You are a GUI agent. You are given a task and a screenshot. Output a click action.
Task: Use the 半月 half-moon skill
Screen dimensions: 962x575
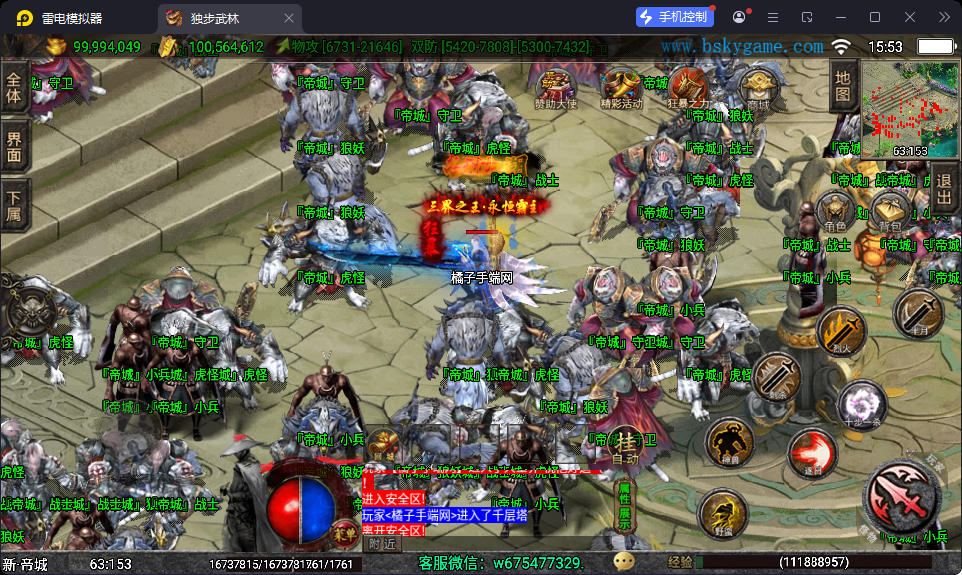pos(917,313)
